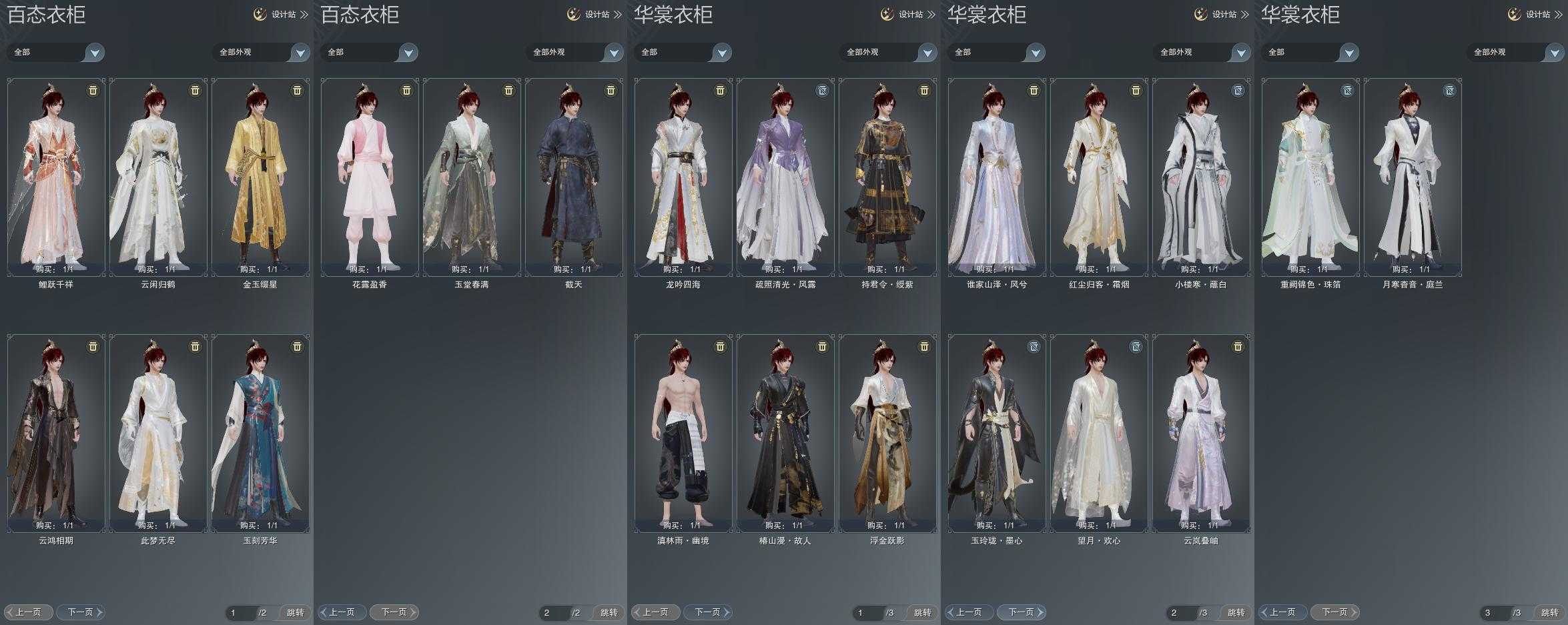Pick the shirtless 滇林雨·幽境 outfit
The width and height of the screenshot is (1568, 625).
[683, 434]
